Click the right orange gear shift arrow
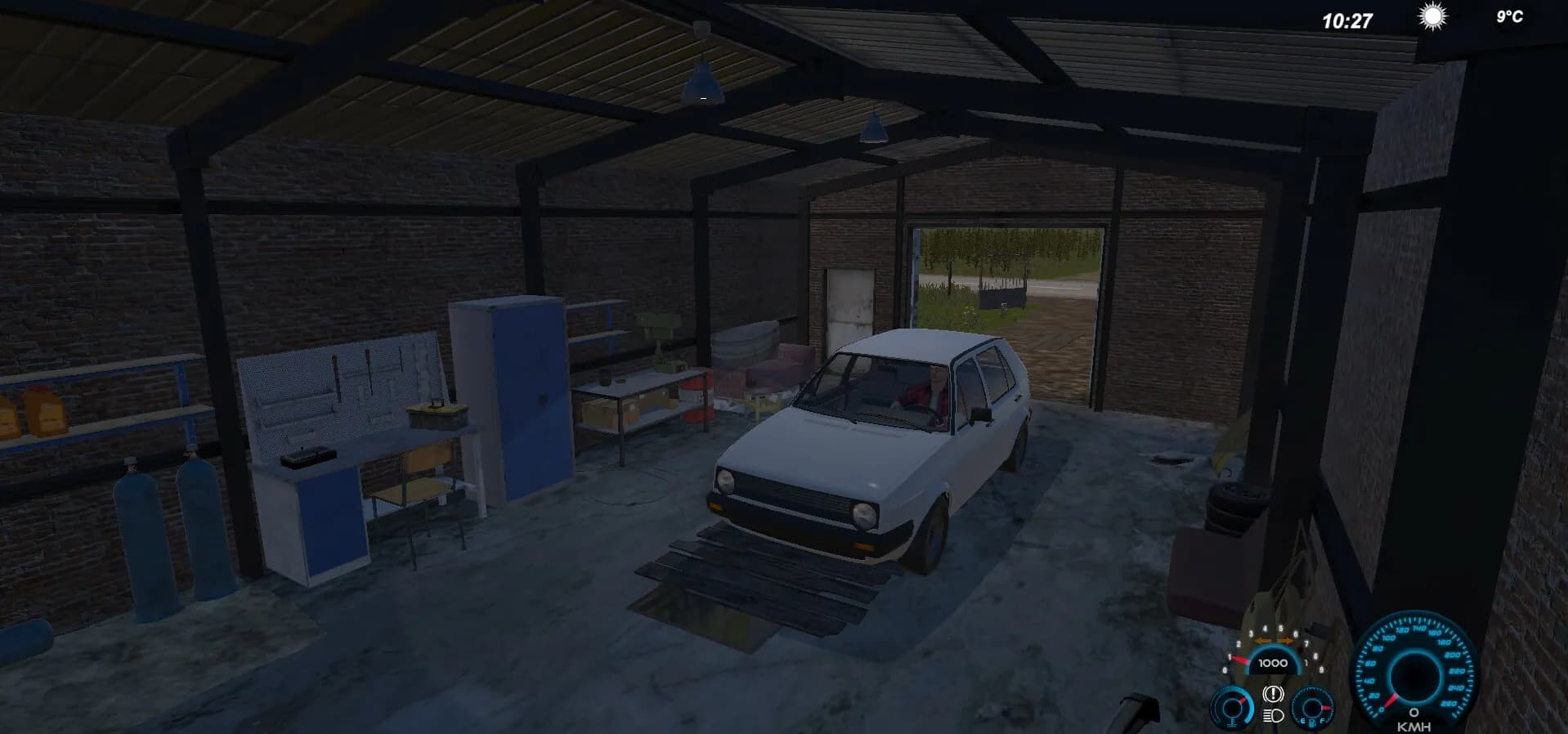 pos(1286,640)
